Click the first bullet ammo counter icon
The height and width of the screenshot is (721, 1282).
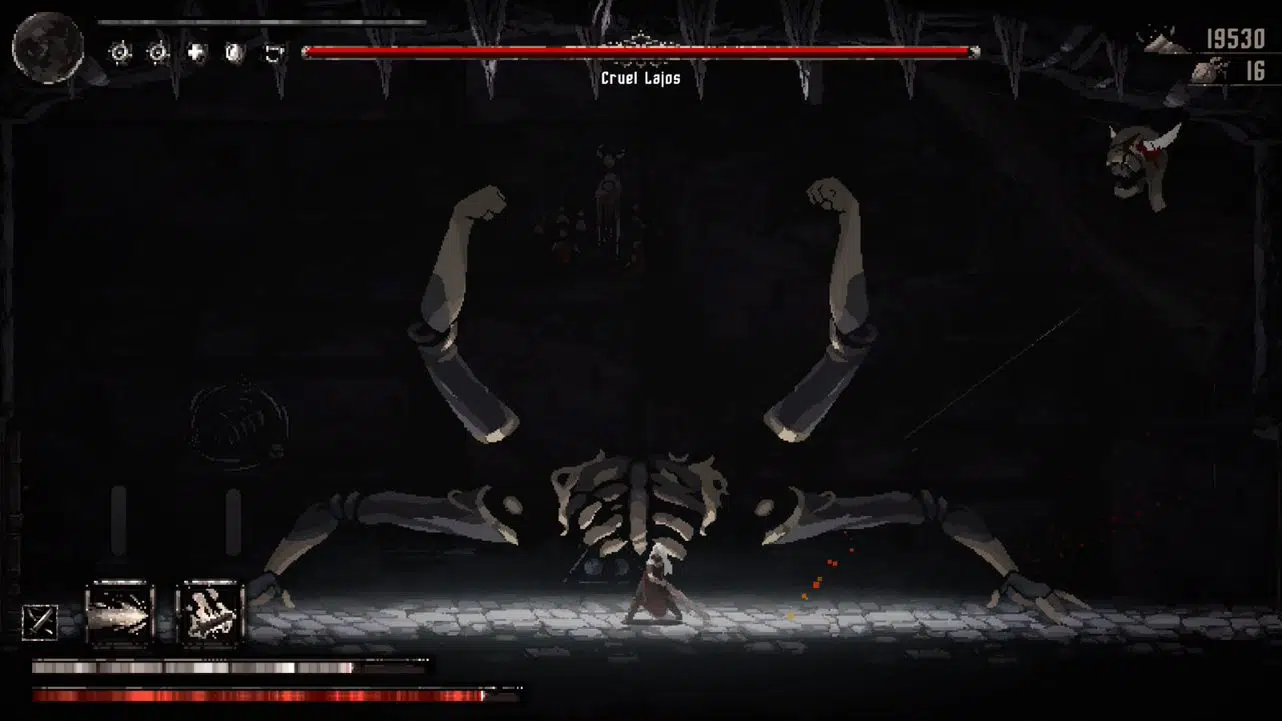point(120,53)
